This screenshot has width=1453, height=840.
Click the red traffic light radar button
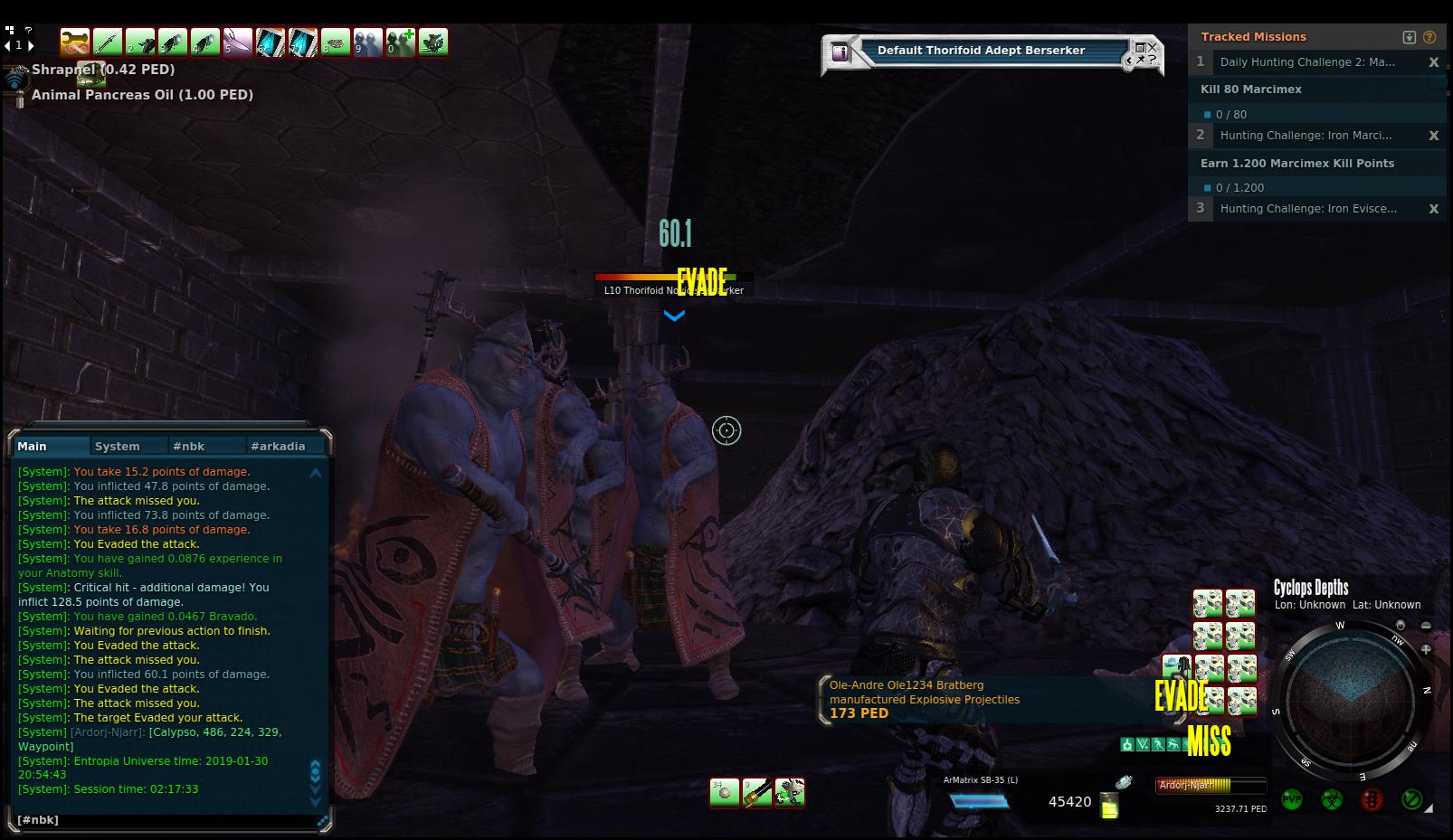point(1372,800)
